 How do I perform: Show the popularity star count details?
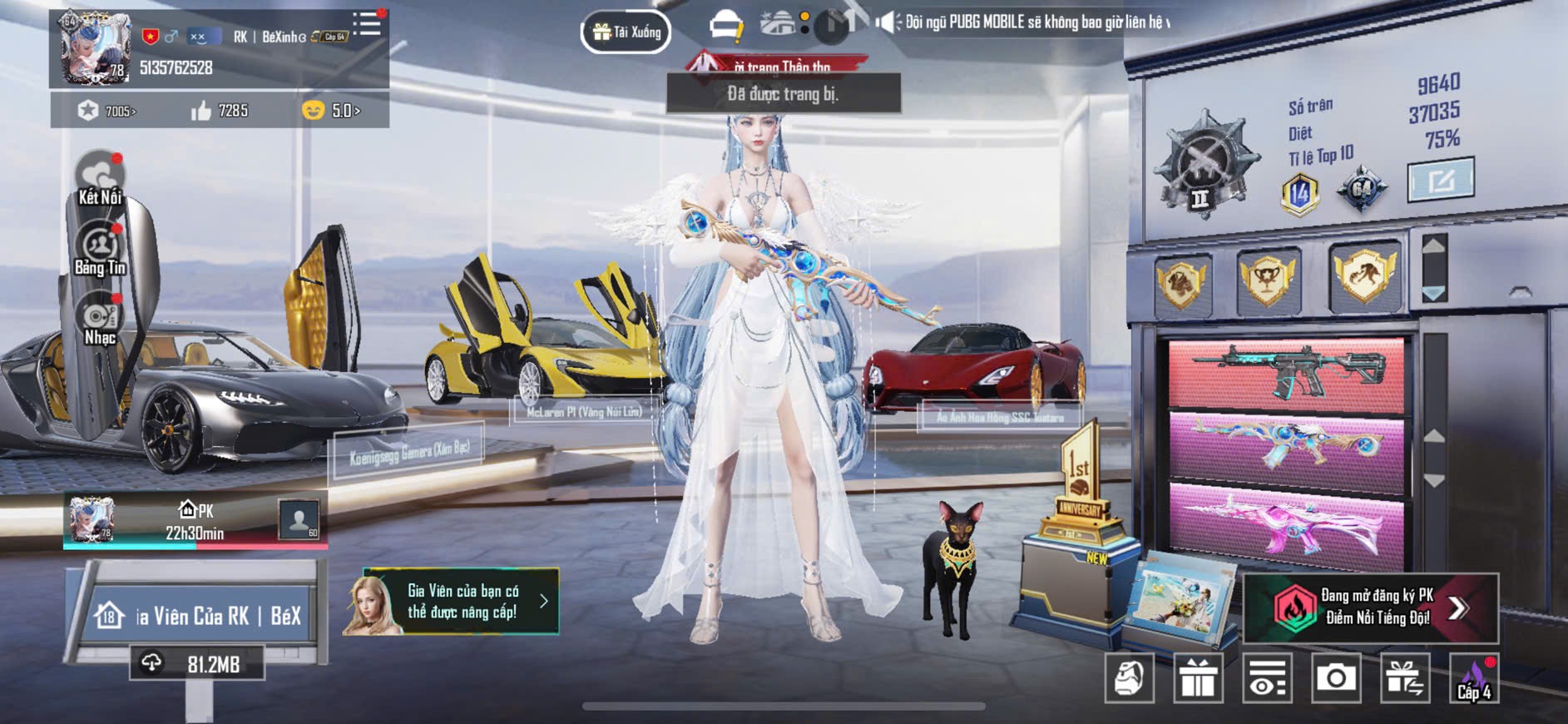click(107, 111)
